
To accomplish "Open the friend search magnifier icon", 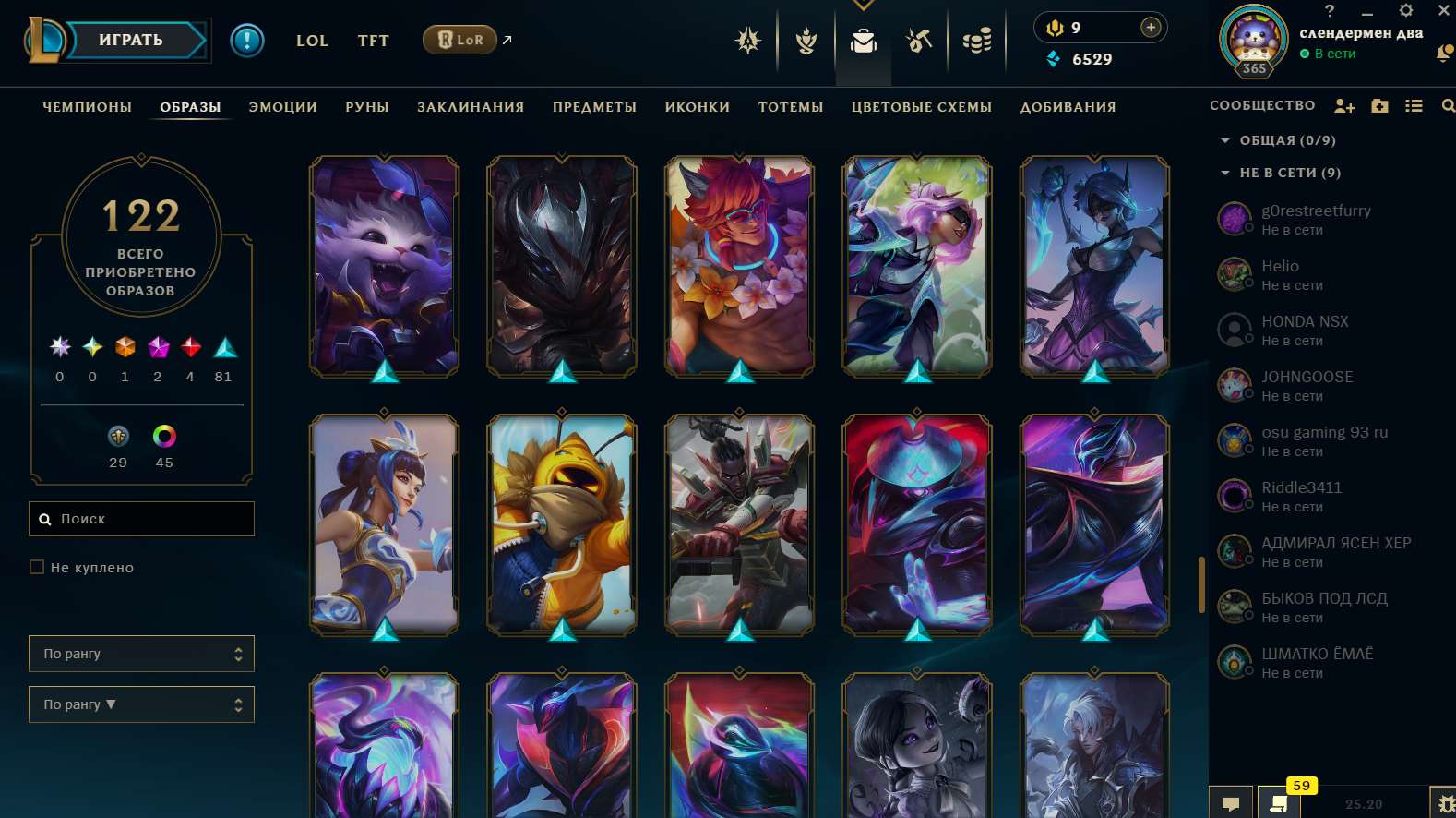I will [1448, 105].
